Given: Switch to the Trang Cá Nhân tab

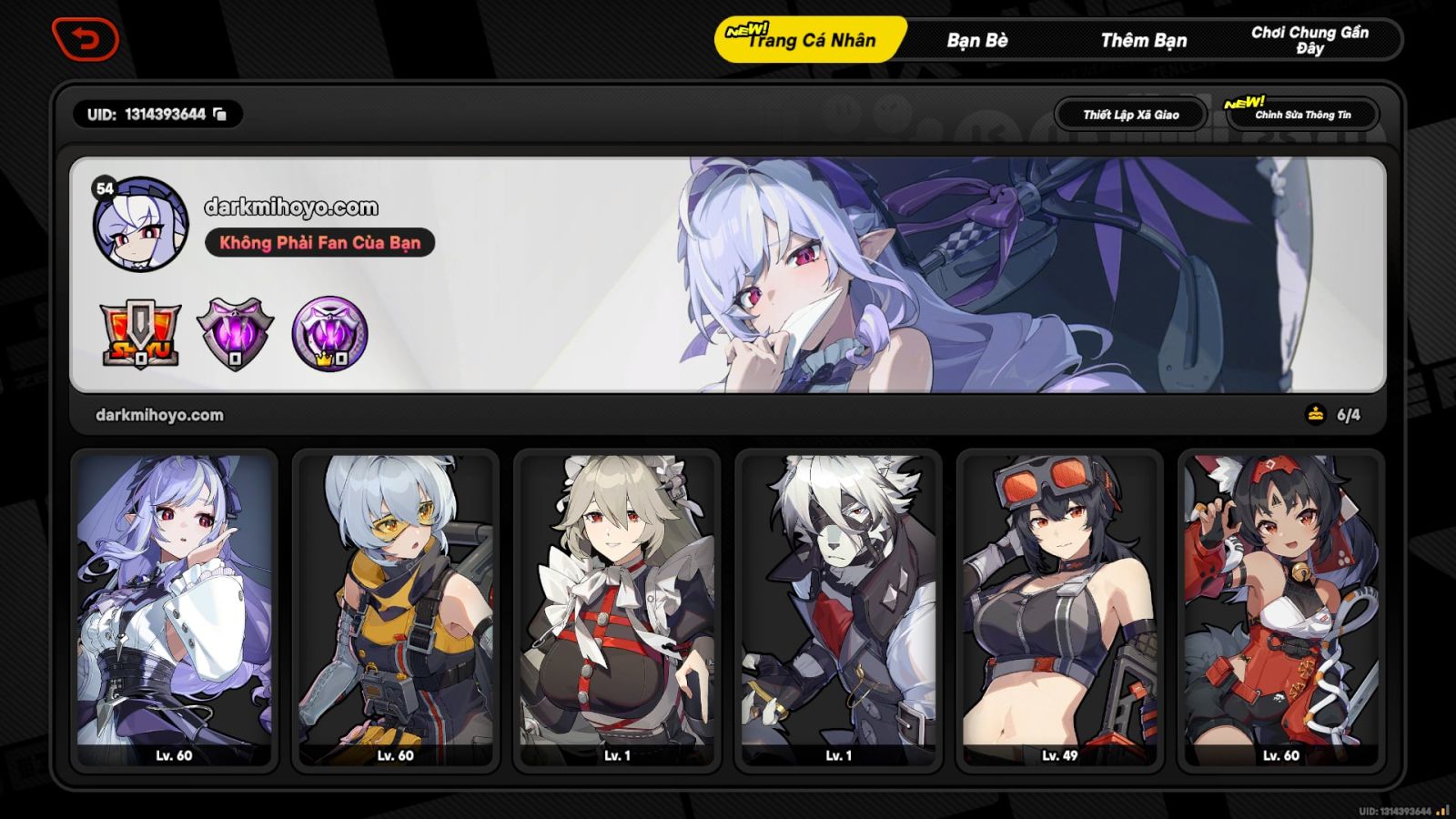Looking at the screenshot, I should coord(809,40).
